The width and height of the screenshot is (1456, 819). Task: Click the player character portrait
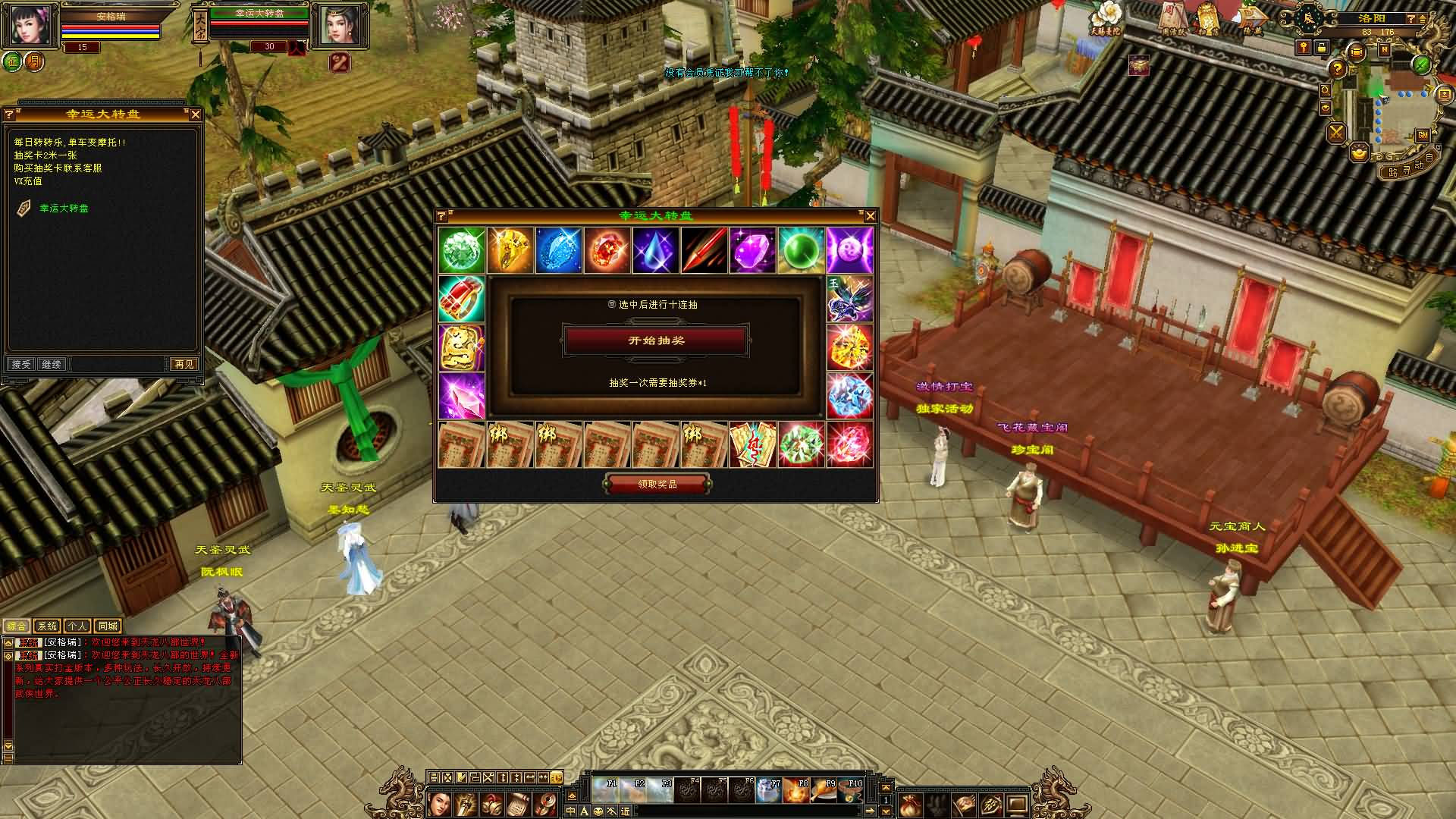(x=30, y=25)
